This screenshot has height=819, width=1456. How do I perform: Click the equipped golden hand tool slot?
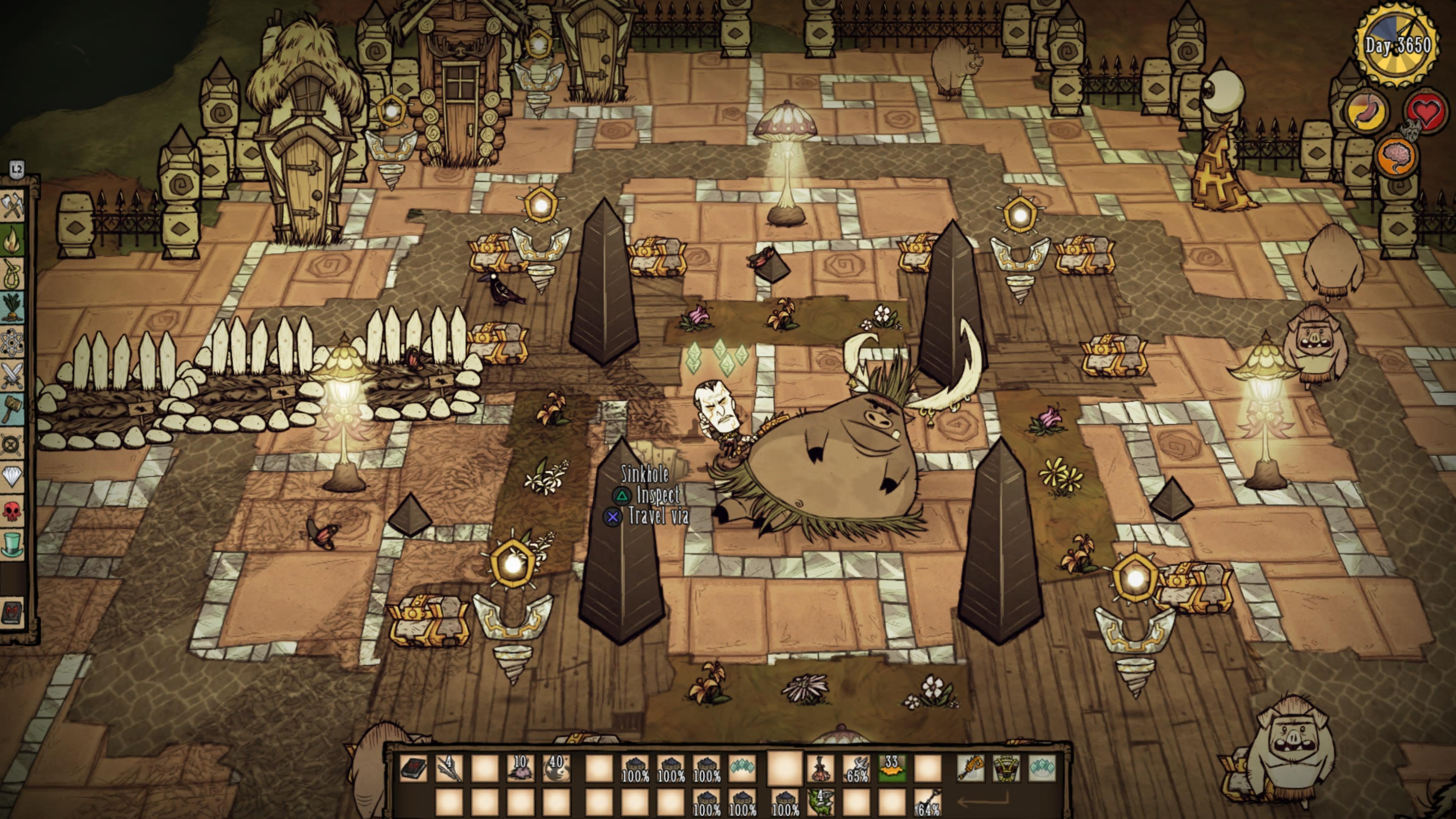pos(971,769)
